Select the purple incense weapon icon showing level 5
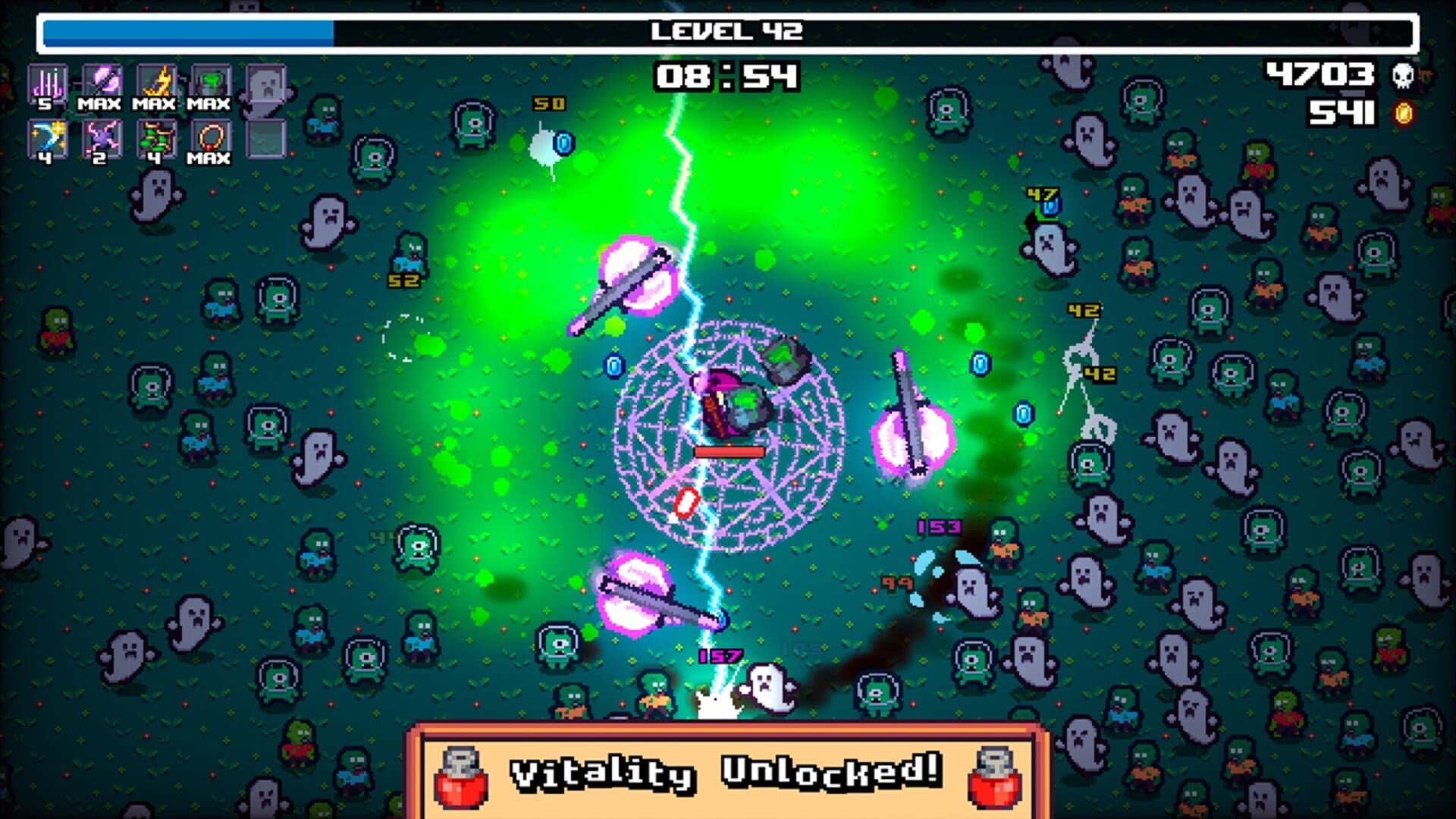The image size is (1456, 819). point(50,83)
